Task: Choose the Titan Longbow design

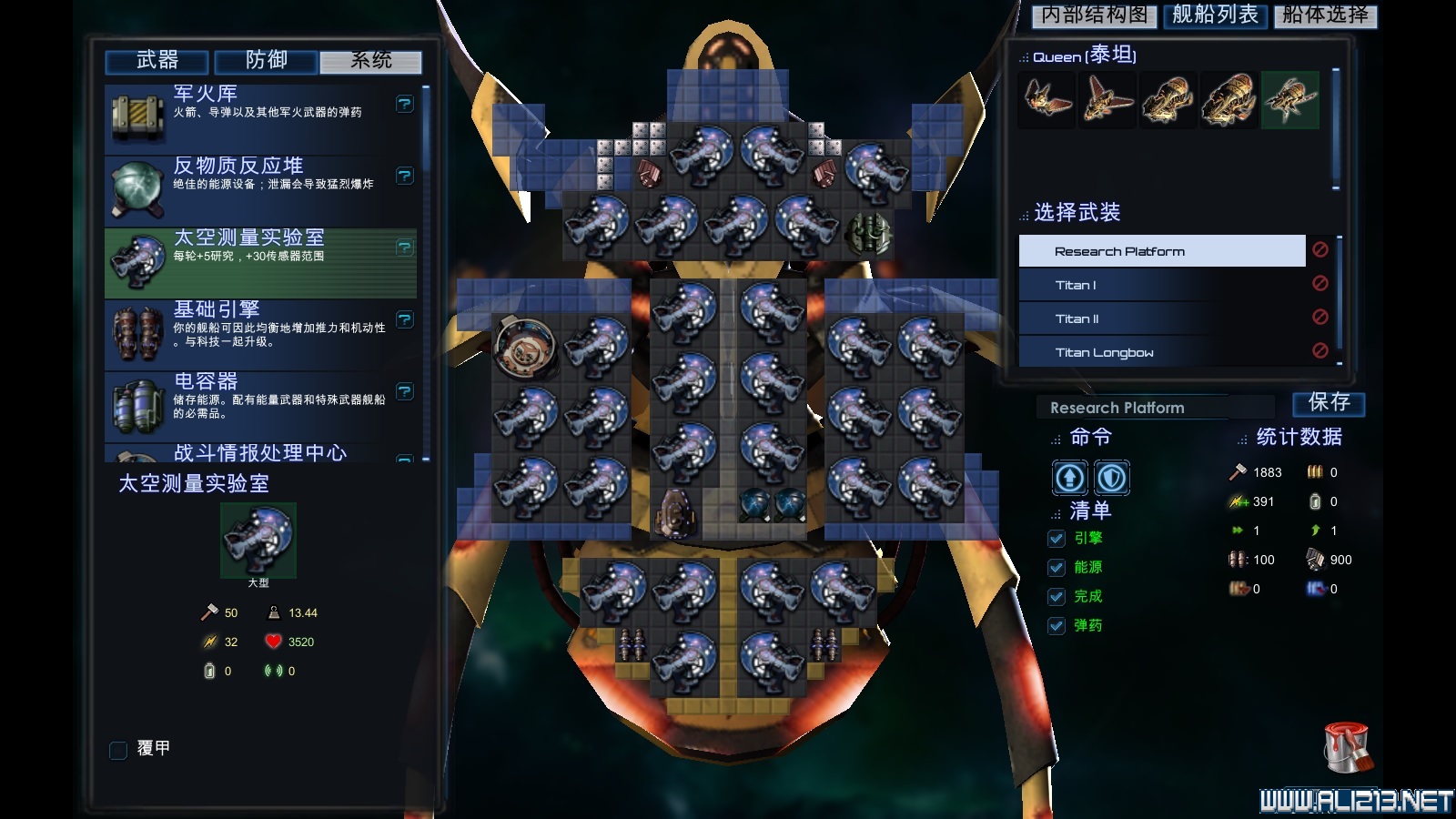Action: click(x=1161, y=353)
